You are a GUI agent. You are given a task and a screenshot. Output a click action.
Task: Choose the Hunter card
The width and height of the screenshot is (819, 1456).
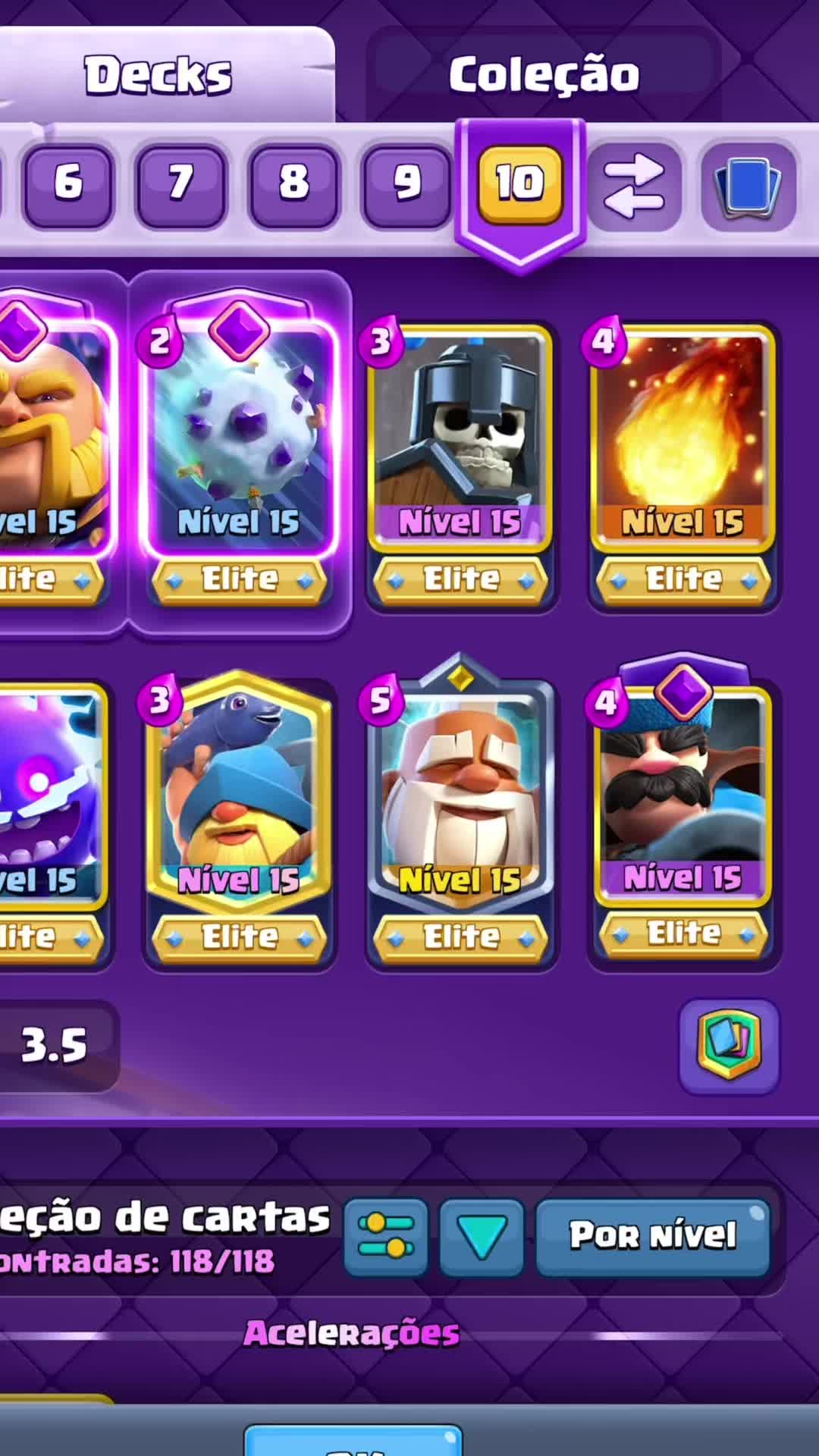(682, 796)
